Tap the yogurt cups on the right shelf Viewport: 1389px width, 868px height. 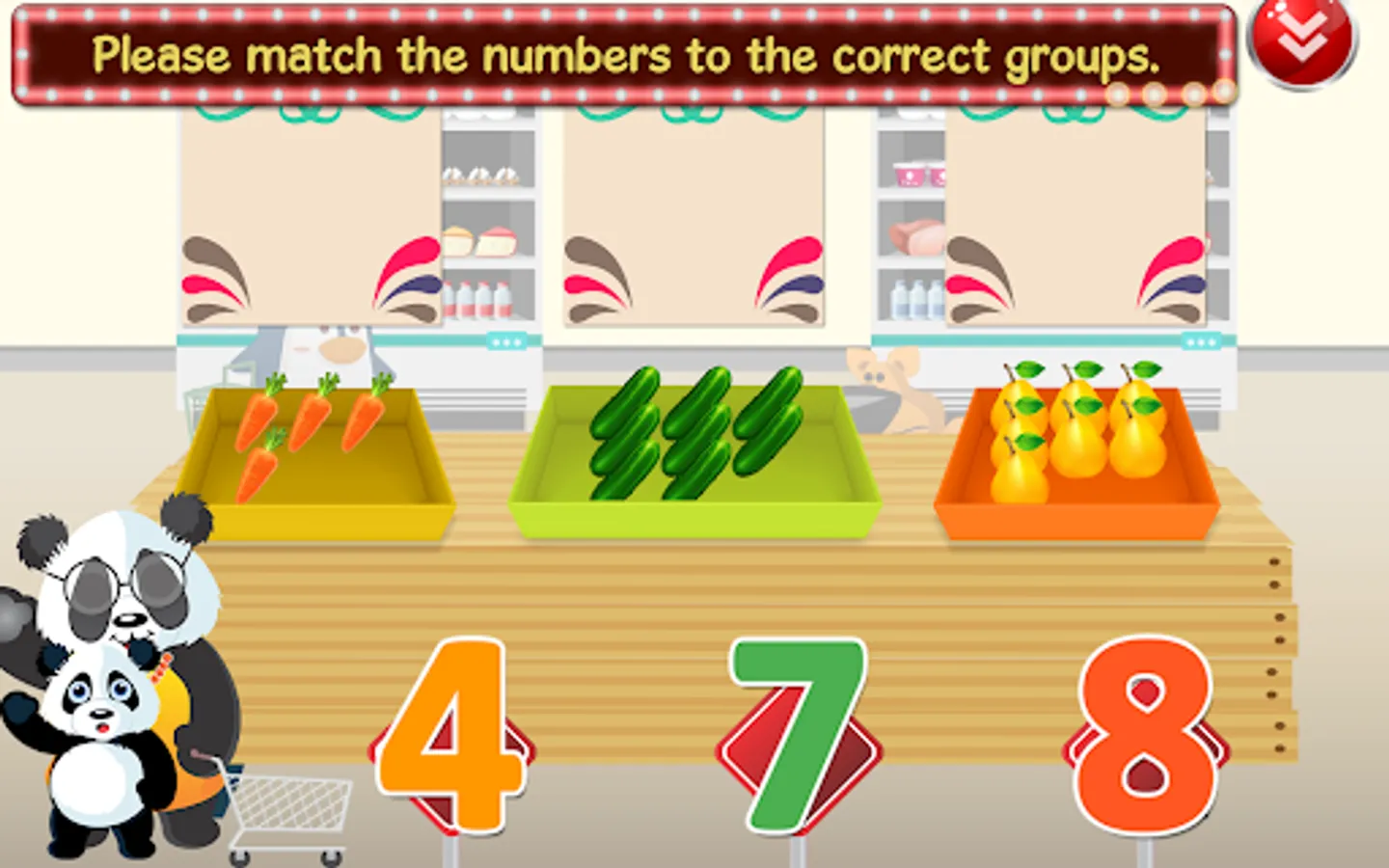912,176
